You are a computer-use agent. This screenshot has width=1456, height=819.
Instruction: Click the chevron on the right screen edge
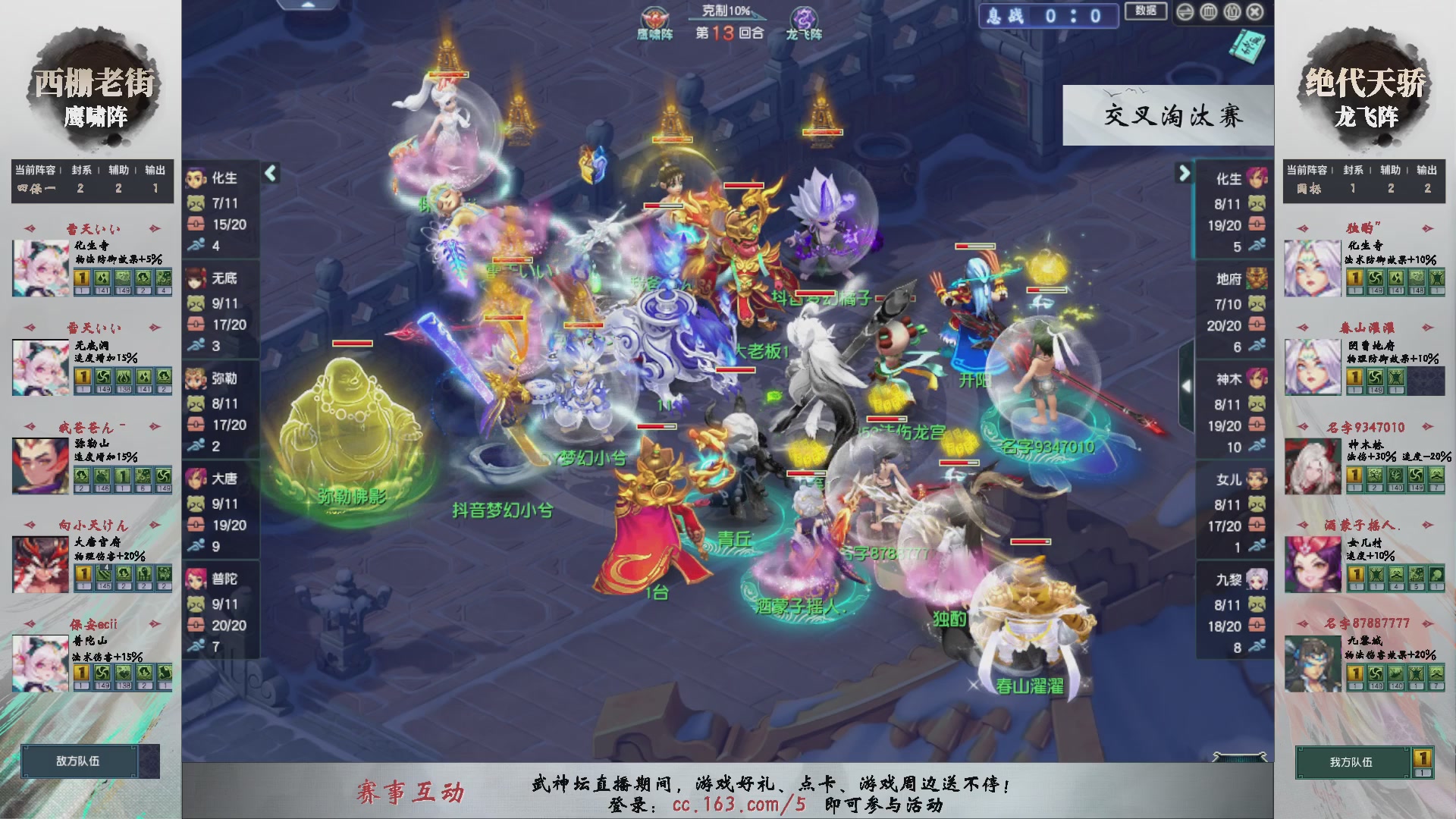(1188, 385)
